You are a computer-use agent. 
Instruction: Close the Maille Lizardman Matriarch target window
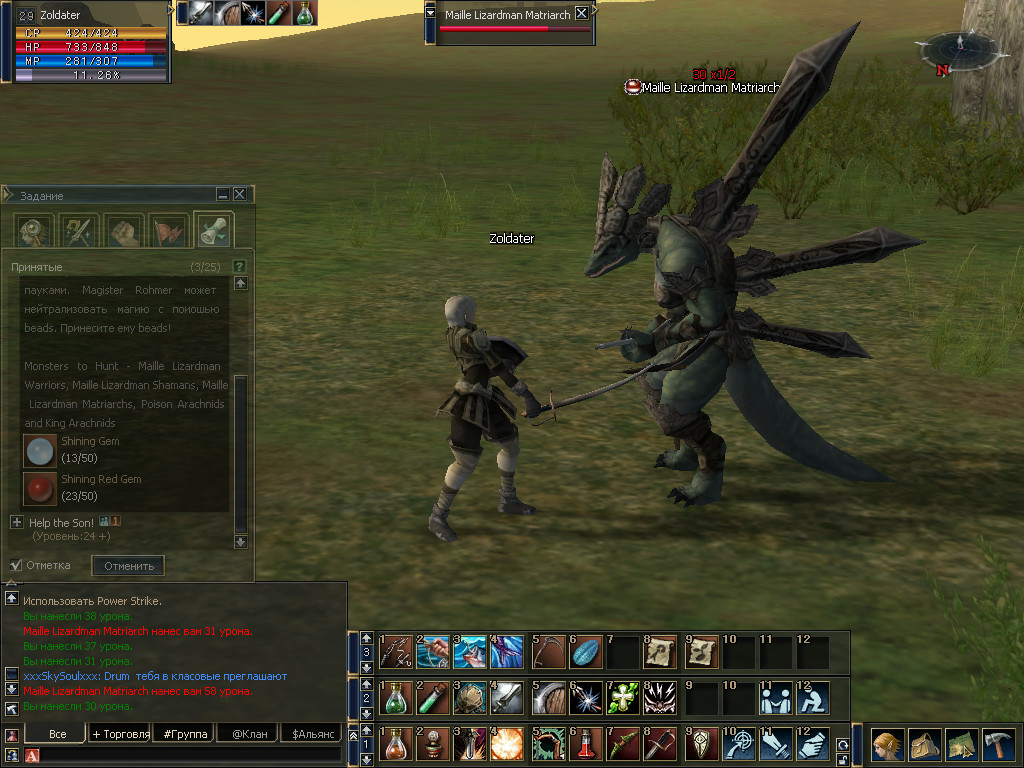click(581, 14)
